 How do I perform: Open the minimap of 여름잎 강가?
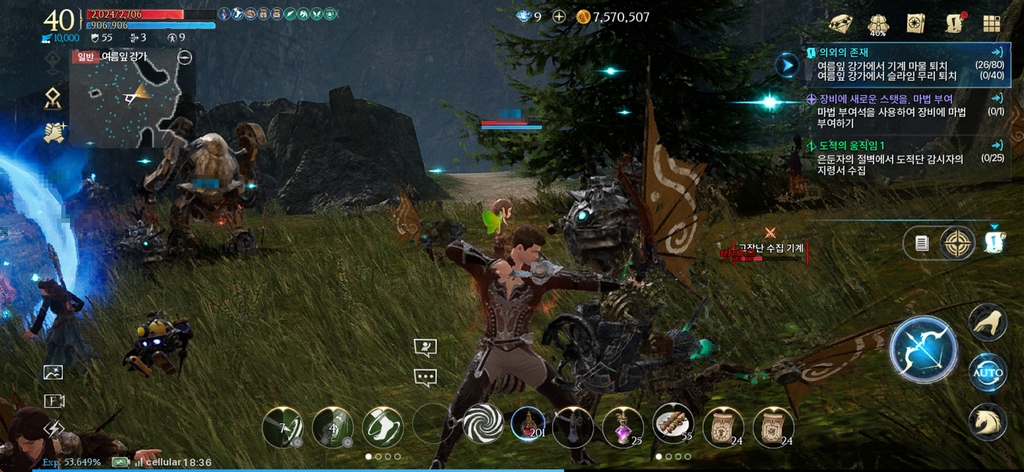click(132, 101)
